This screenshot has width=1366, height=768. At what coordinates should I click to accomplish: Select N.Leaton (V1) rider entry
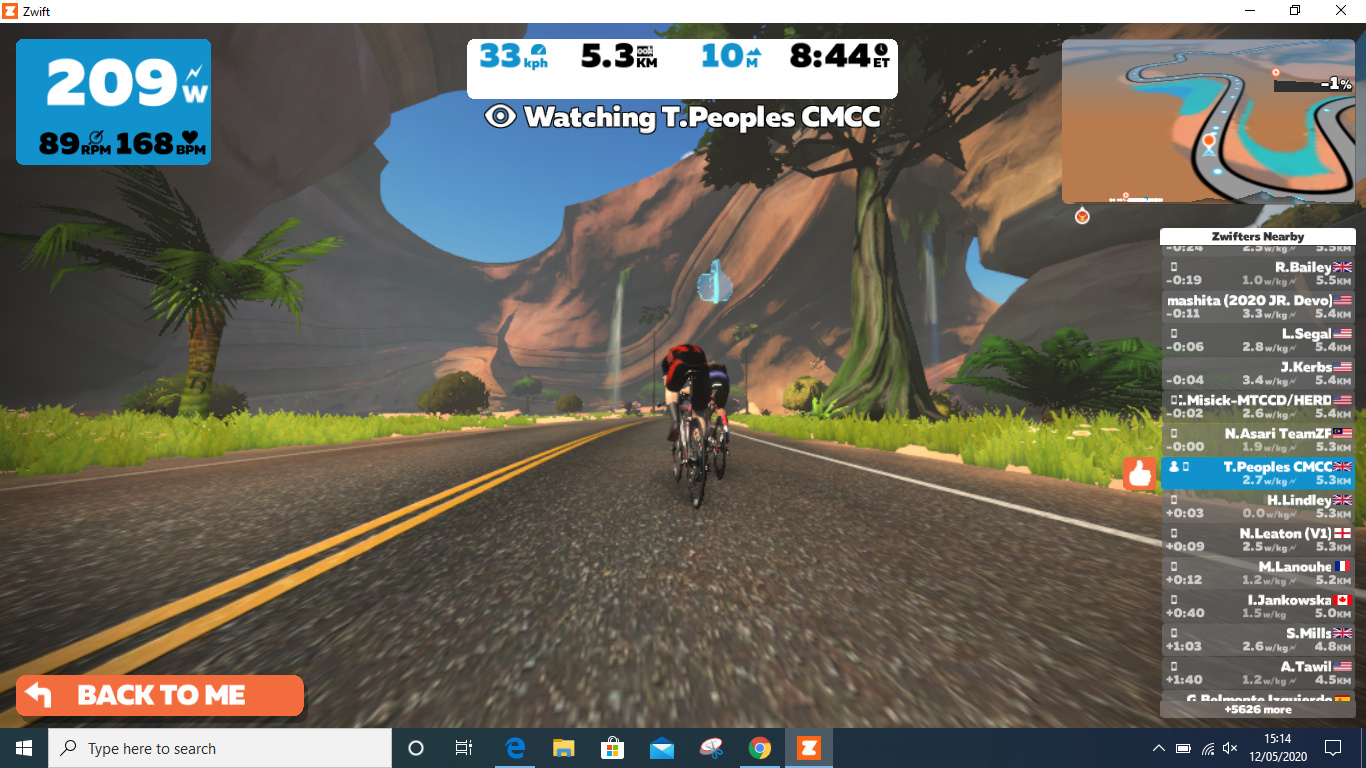click(1258, 540)
